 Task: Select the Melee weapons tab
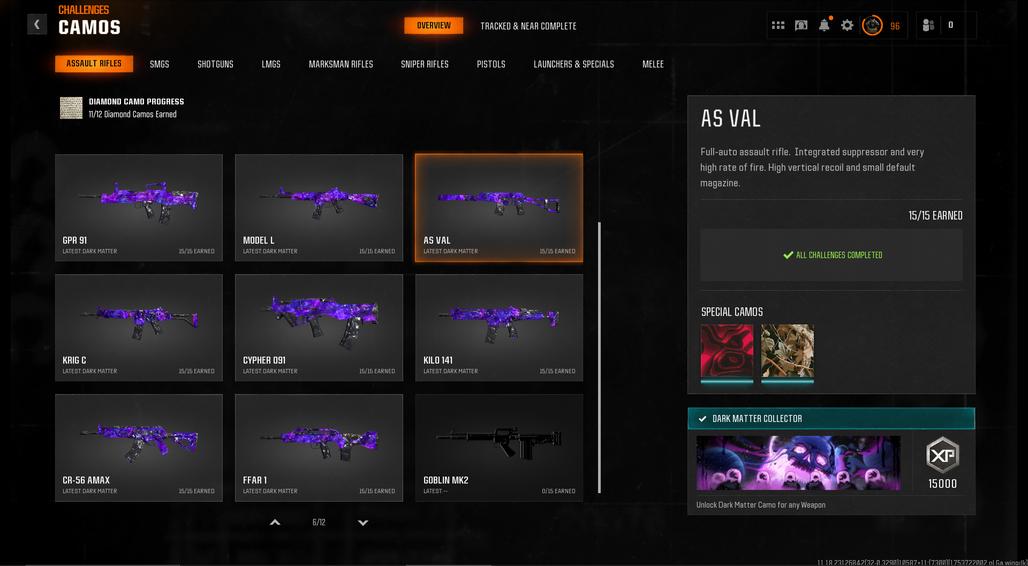653,64
